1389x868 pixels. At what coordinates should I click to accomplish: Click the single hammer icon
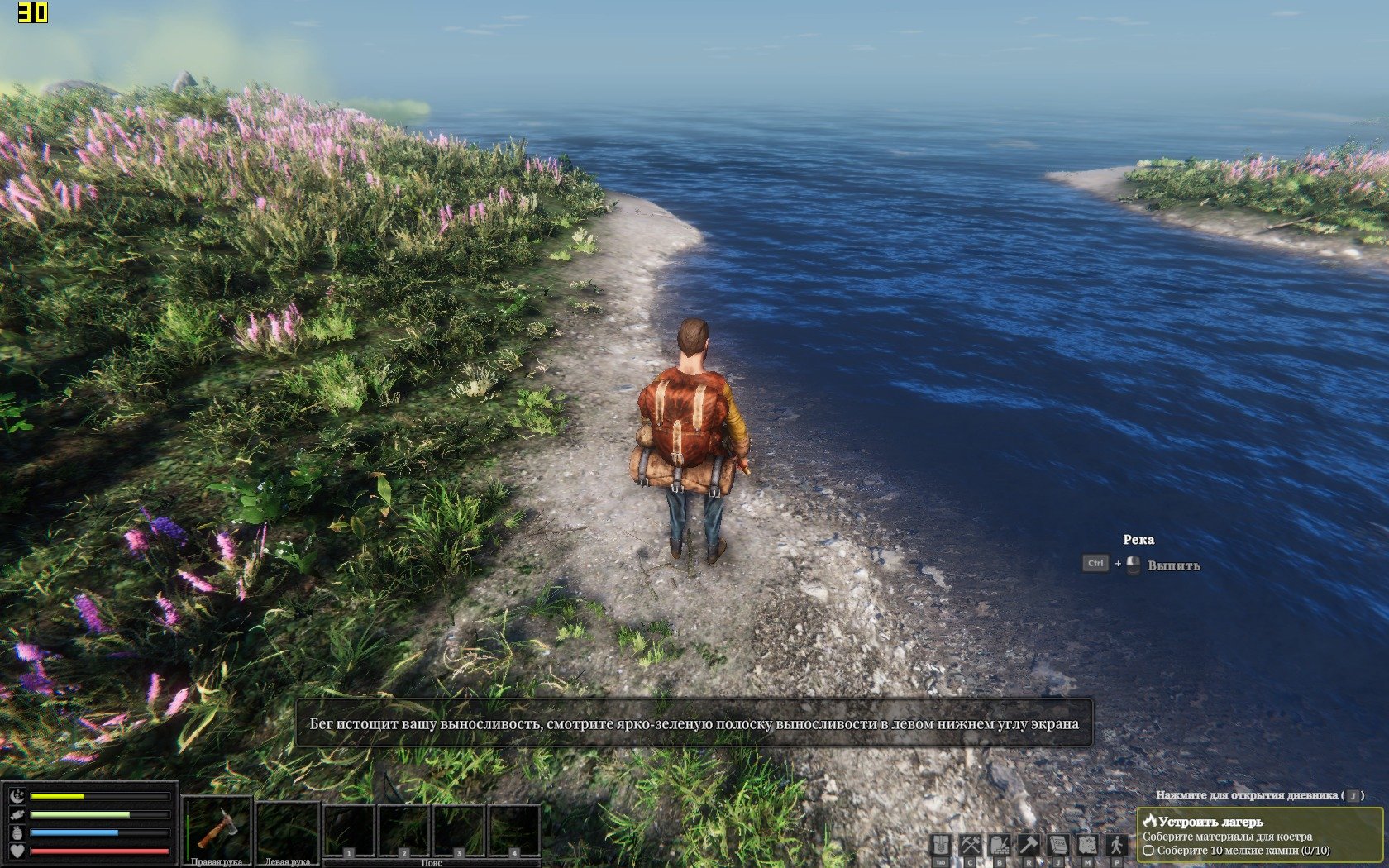click(x=1029, y=846)
